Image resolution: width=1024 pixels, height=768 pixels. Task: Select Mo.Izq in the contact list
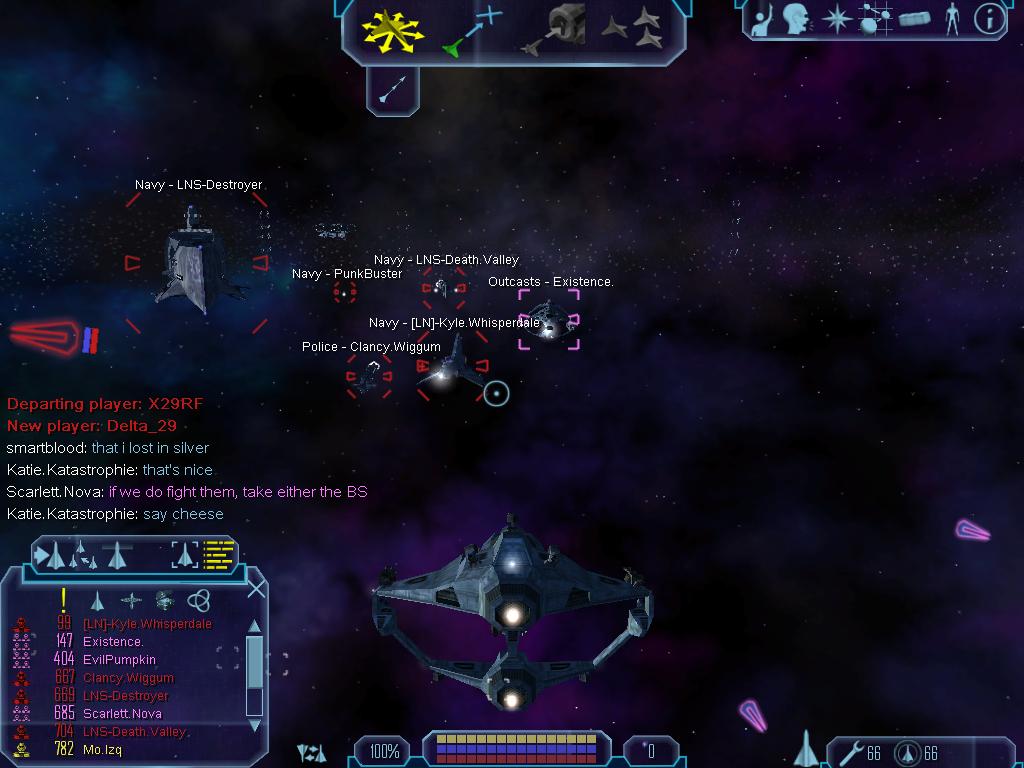102,749
